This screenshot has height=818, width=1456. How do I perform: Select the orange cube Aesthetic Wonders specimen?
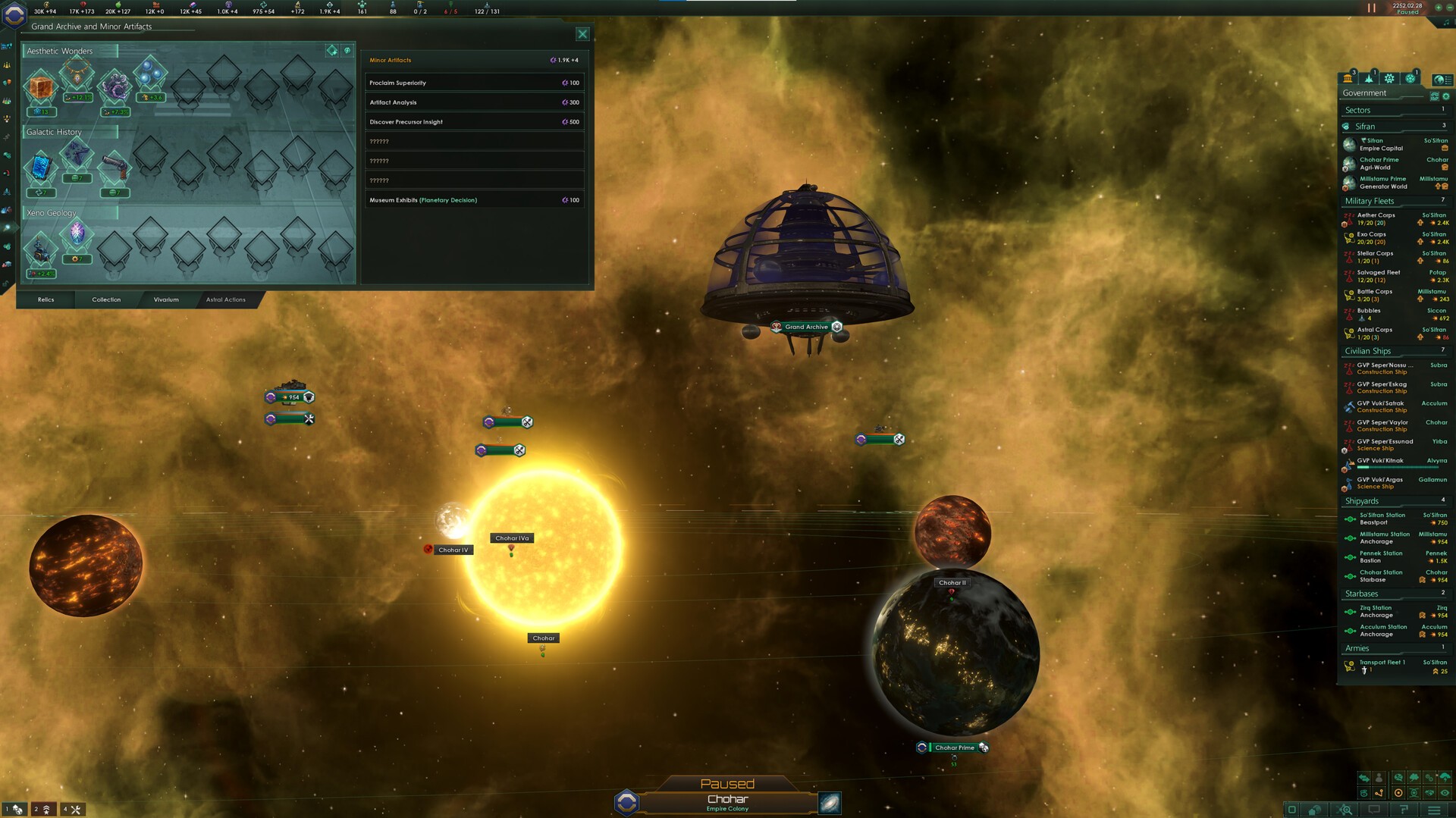click(x=41, y=88)
